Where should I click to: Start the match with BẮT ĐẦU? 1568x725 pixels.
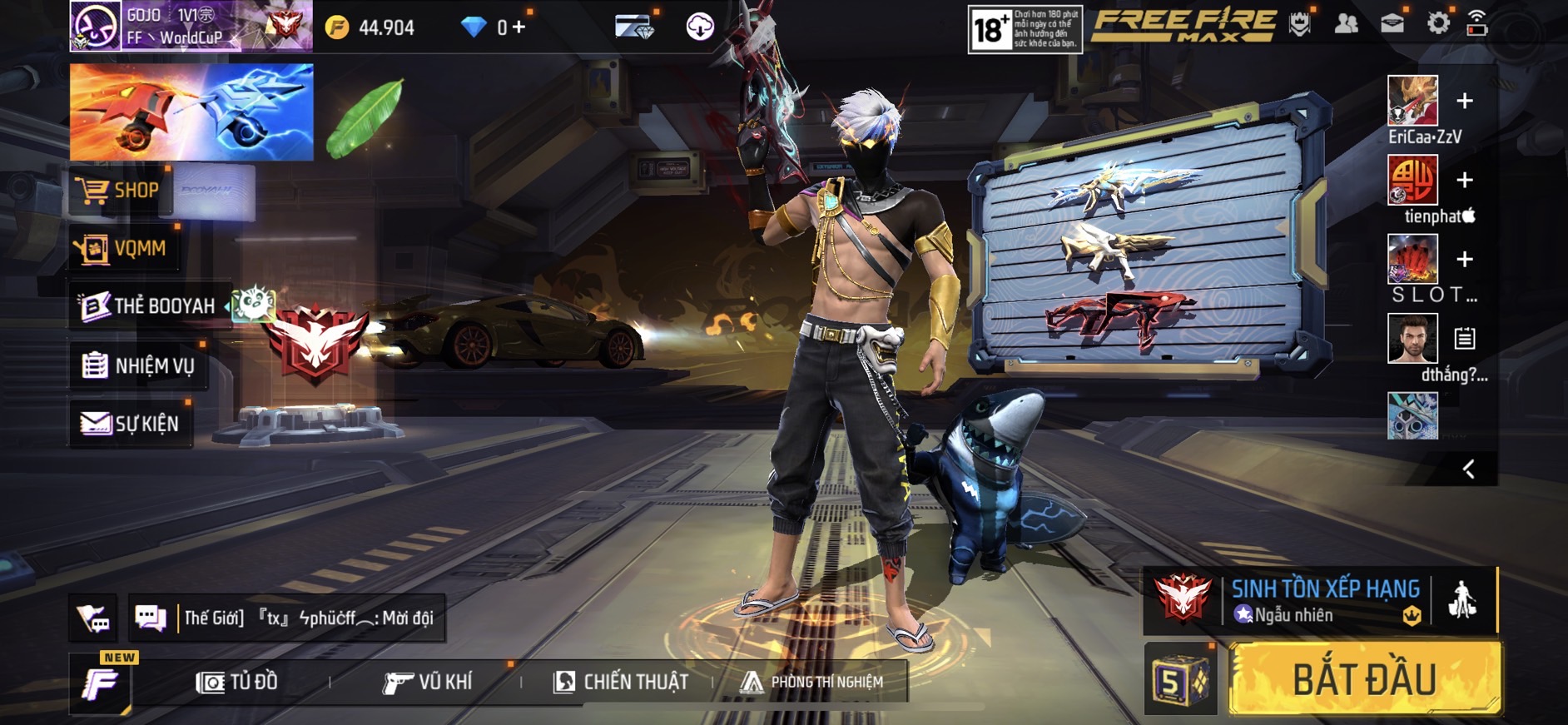pyautogui.click(x=1365, y=679)
